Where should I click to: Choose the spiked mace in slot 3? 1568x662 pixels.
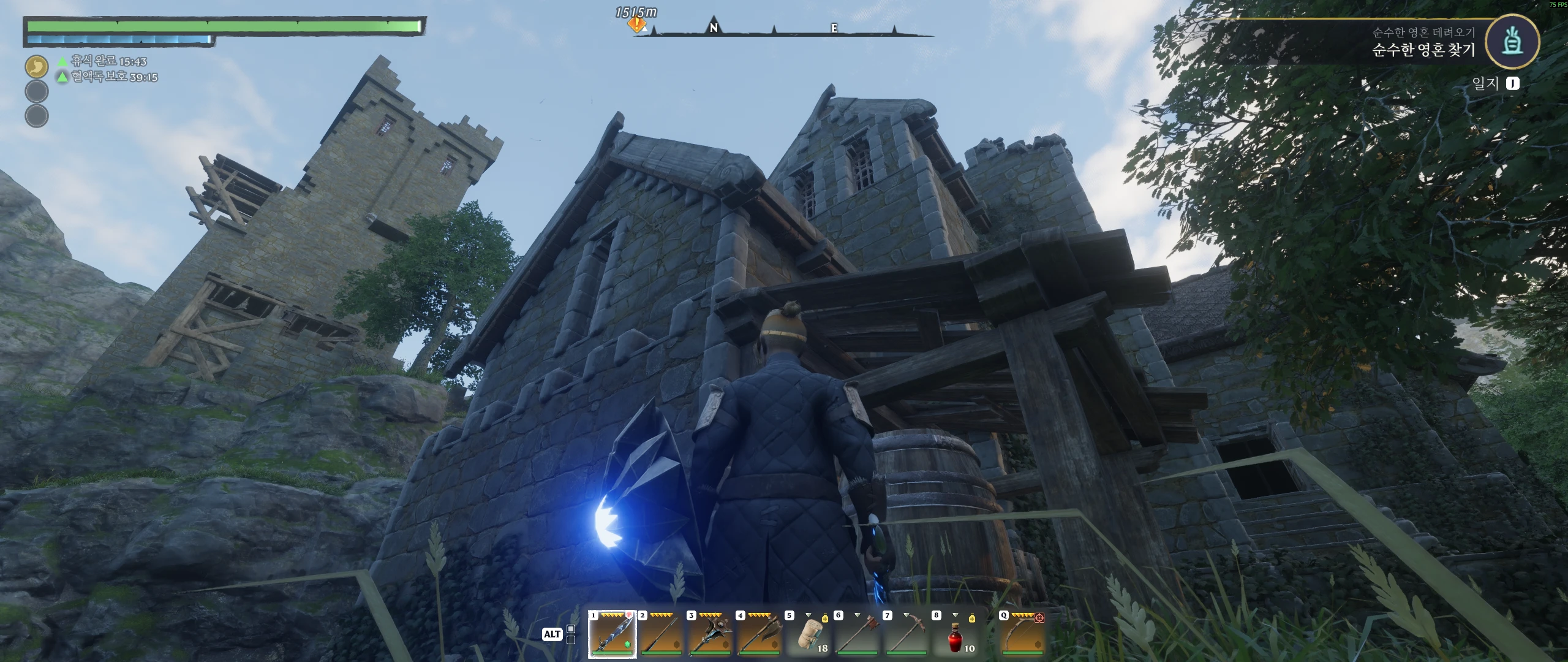(x=710, y=634)
